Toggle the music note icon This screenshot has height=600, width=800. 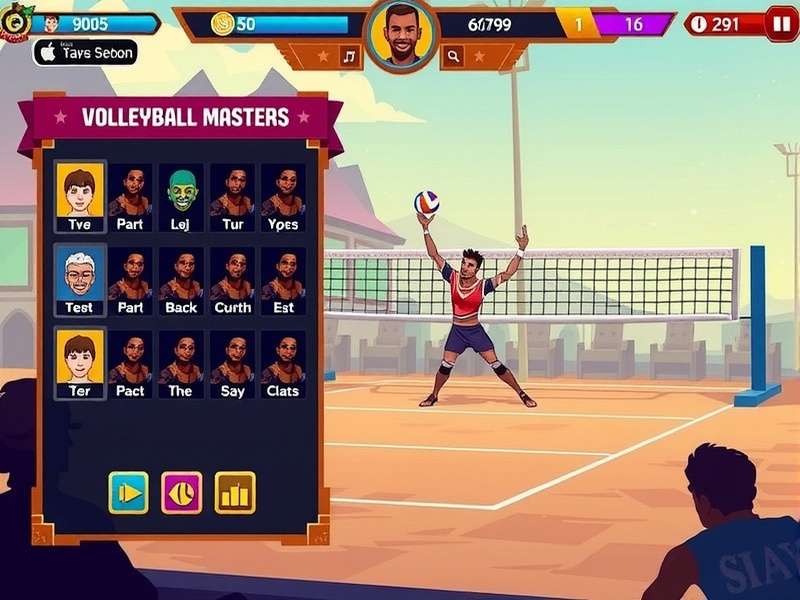pos(349,57)
